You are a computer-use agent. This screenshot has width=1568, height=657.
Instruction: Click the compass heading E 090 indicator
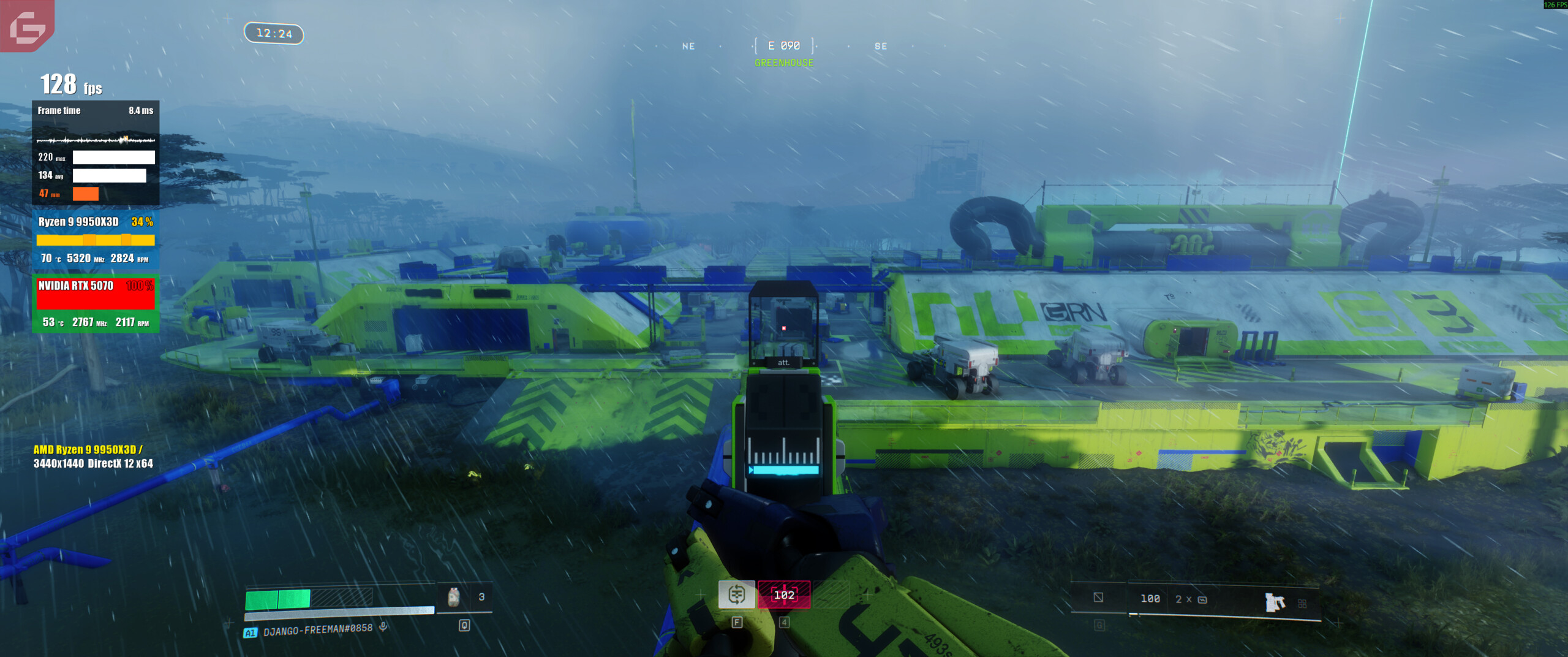(784, 46)
